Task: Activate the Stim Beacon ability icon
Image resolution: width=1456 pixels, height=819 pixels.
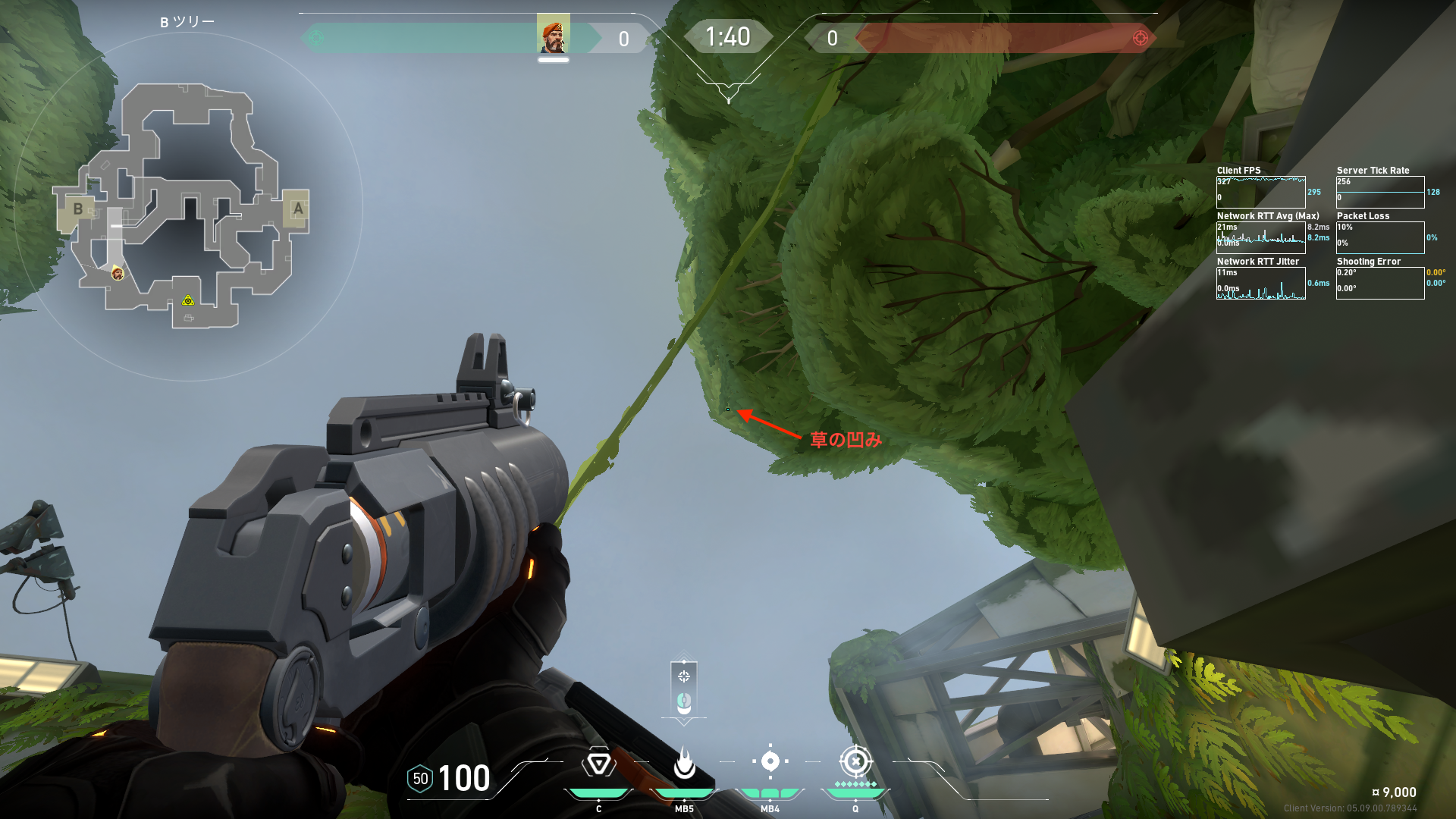Action: (598, 763)
